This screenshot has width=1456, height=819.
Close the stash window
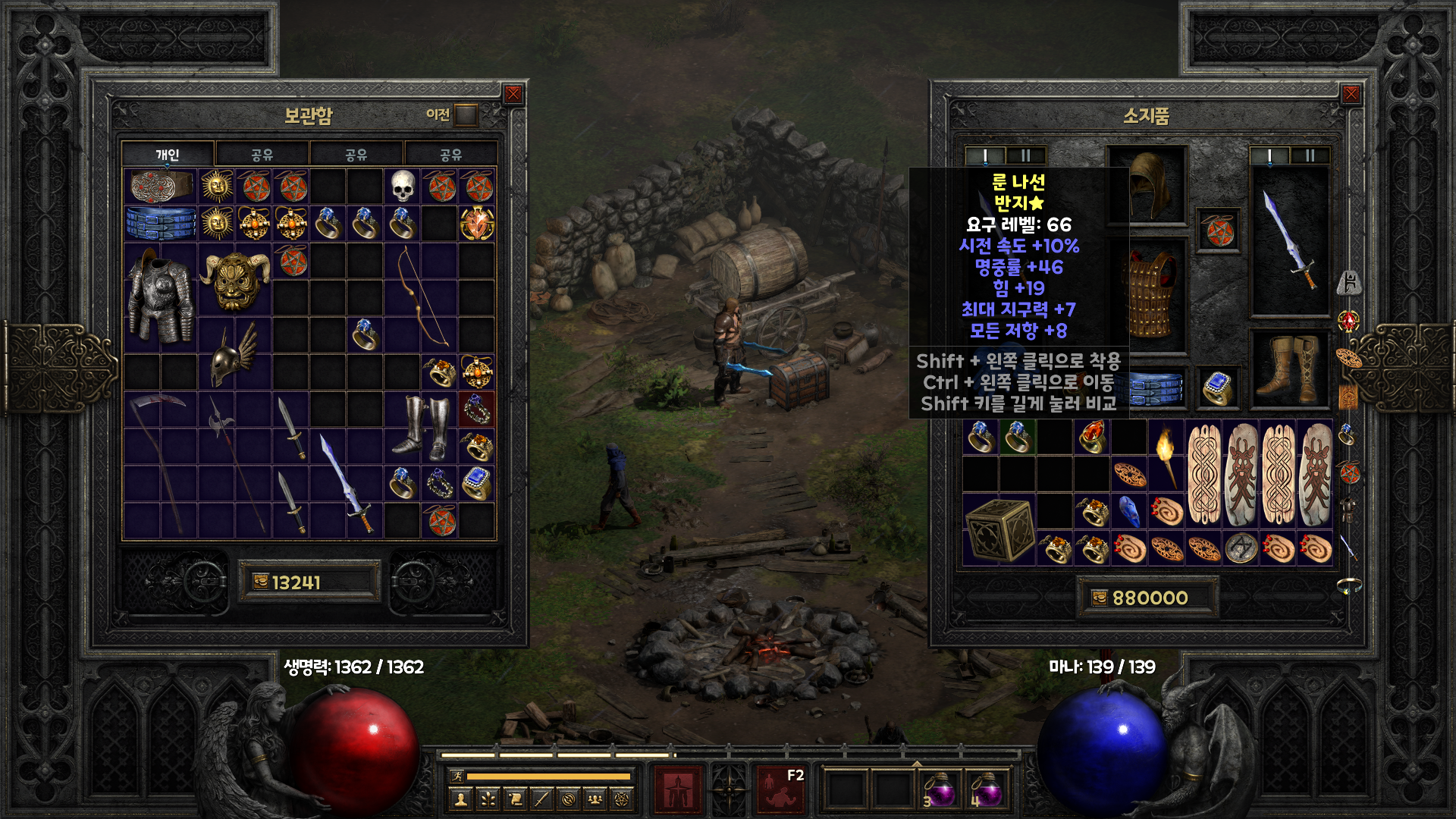(513, 94)
